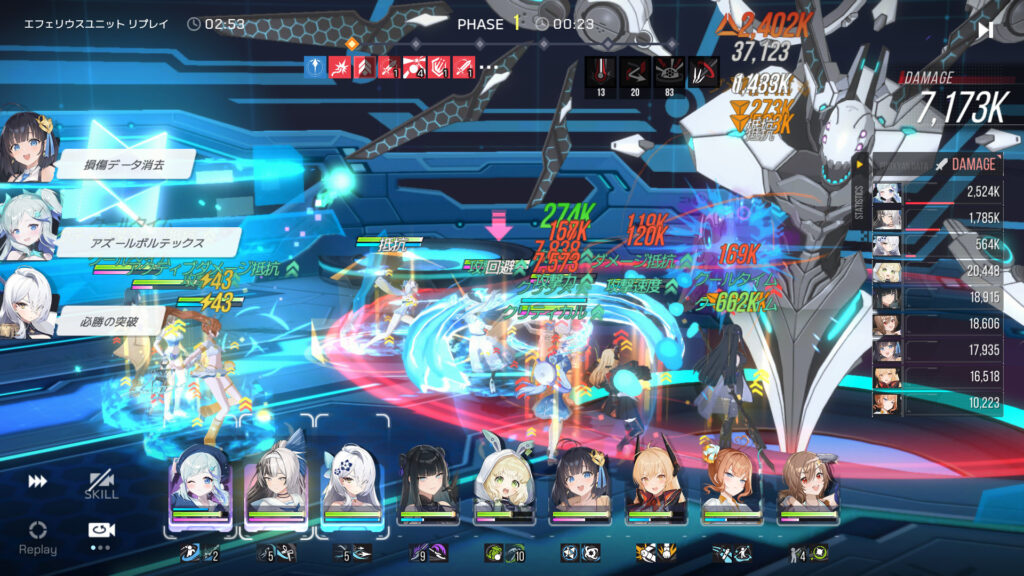1024x576 pixels.
Task: Choose the blonde bunny-hood character card
Action: tap(504, 486)
